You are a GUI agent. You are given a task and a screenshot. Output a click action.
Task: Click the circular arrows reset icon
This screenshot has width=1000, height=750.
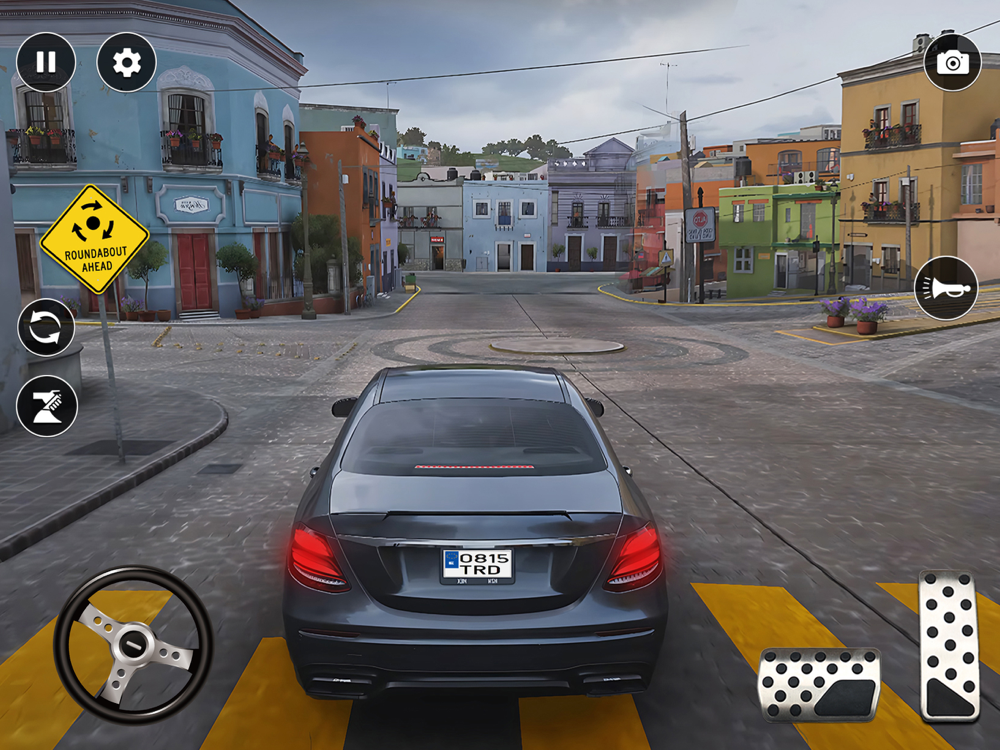47,328
